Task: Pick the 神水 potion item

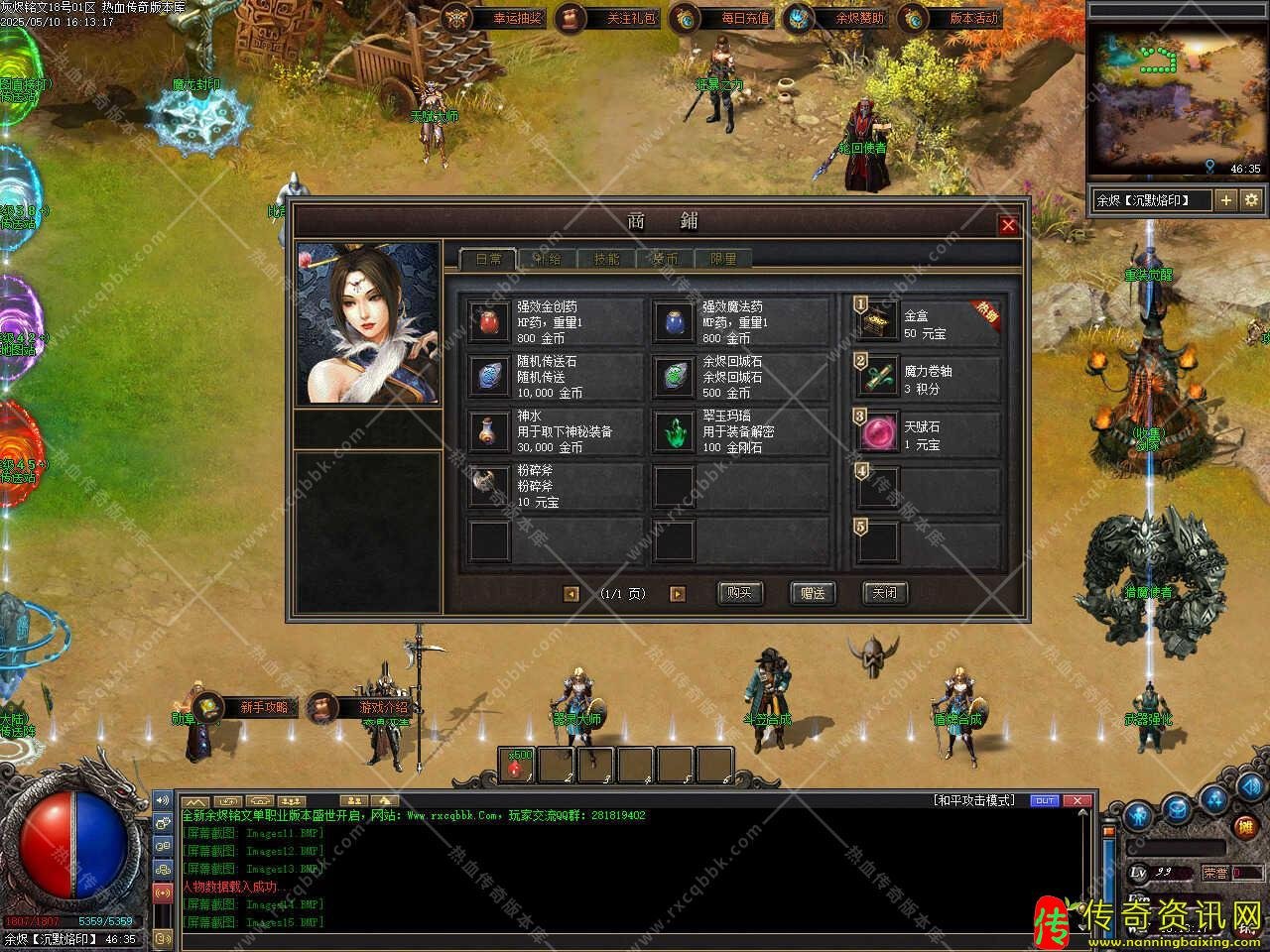Action: tap(490, 431)
